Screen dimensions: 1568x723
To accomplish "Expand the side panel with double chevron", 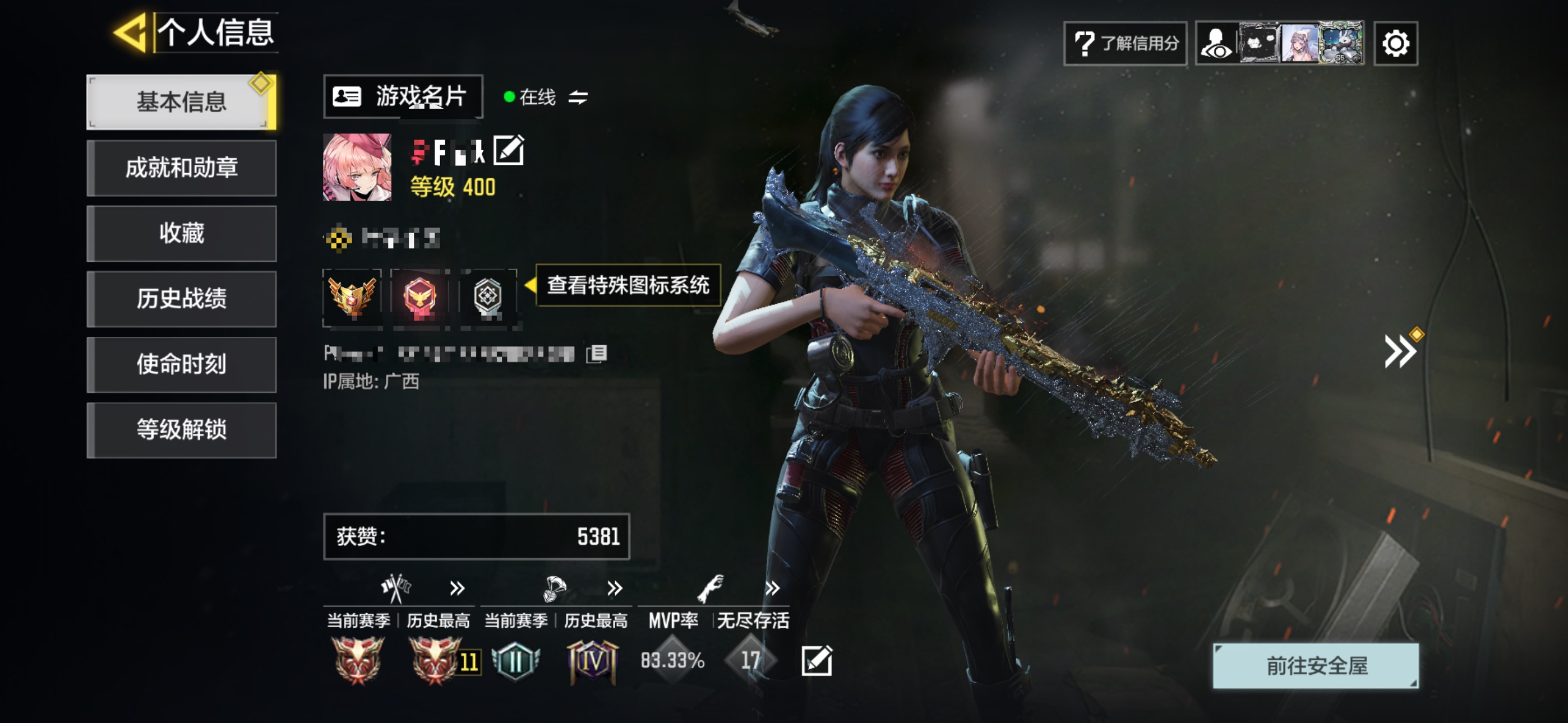I will [x=1399, y=351].
